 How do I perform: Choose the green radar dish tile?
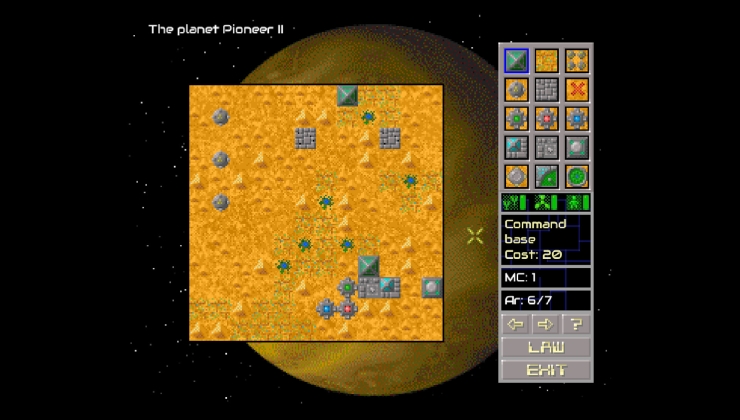pyautogui.click(x=546, y=177)
